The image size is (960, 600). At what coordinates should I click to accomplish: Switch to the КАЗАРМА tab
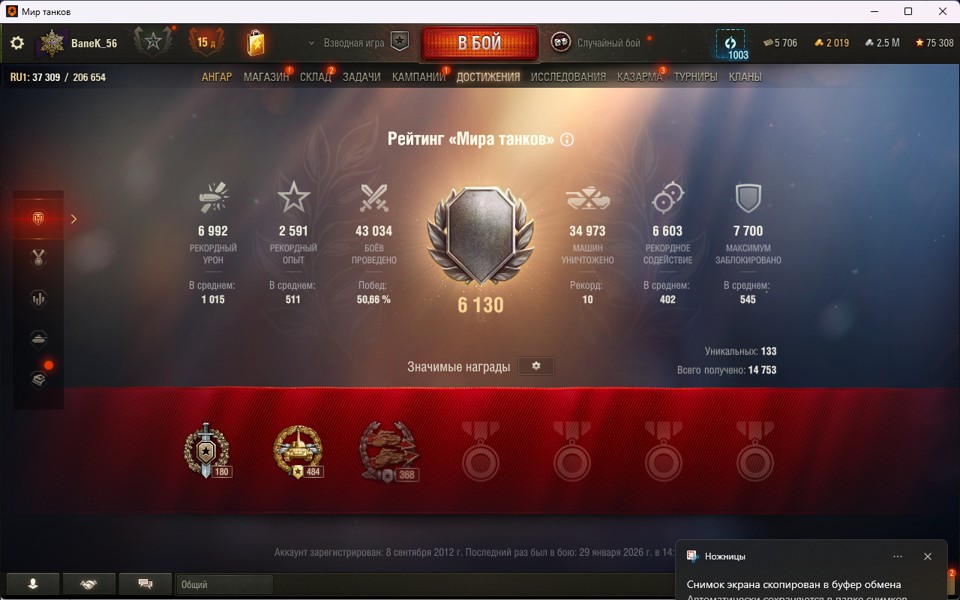tap(639, 77)
